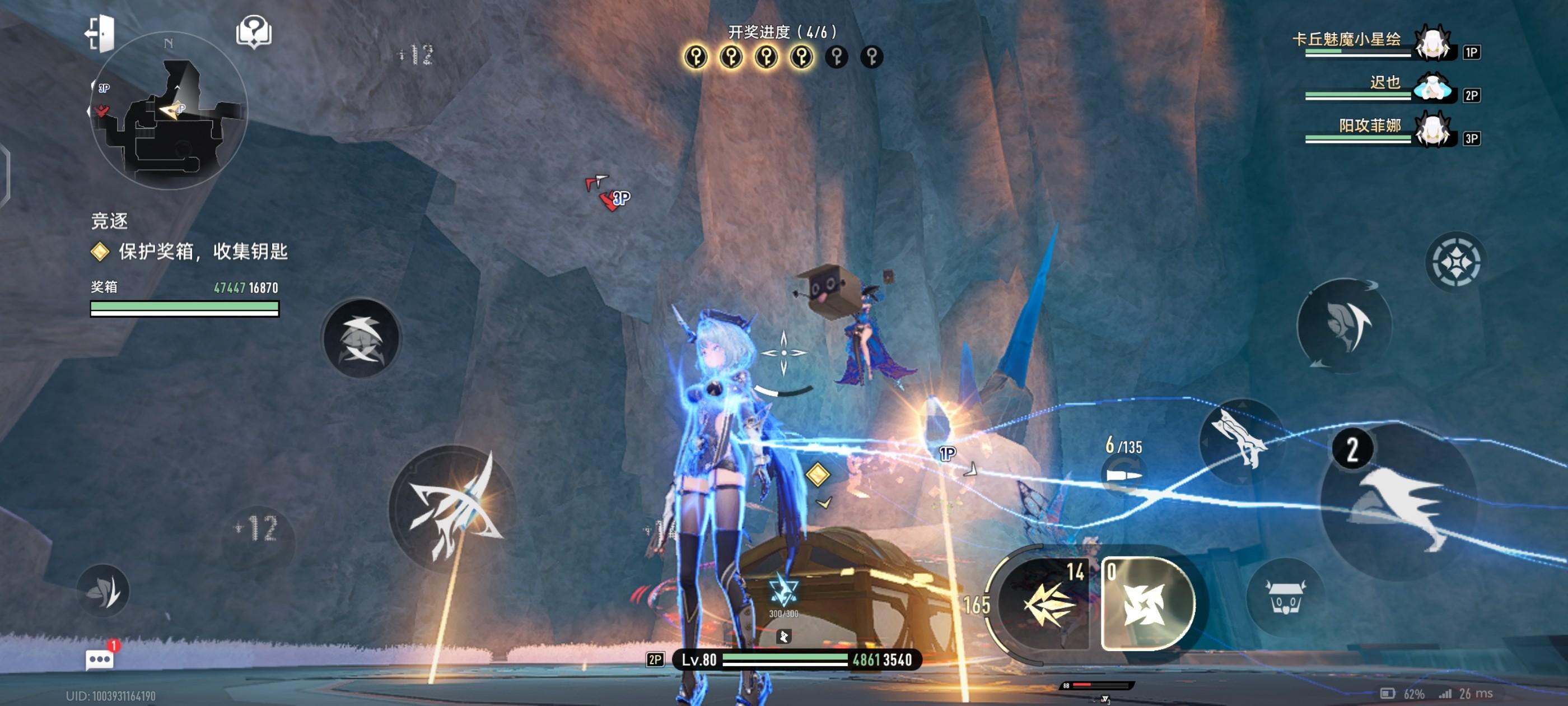The image size is (1568, 706).
Task: Tap the bullet reload icon
Action: tap(1124, 475)
